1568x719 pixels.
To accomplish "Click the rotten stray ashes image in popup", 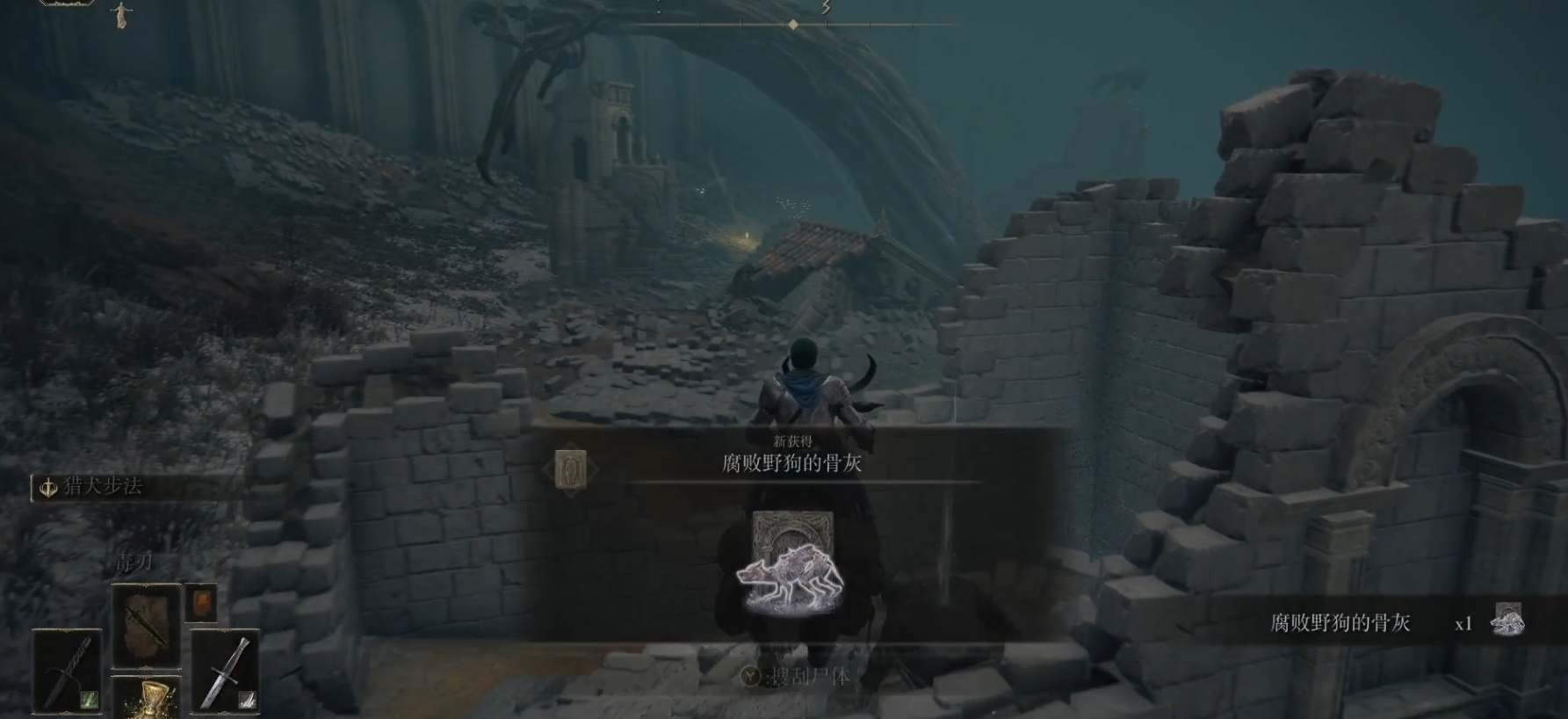I will [x=791, y=564].
